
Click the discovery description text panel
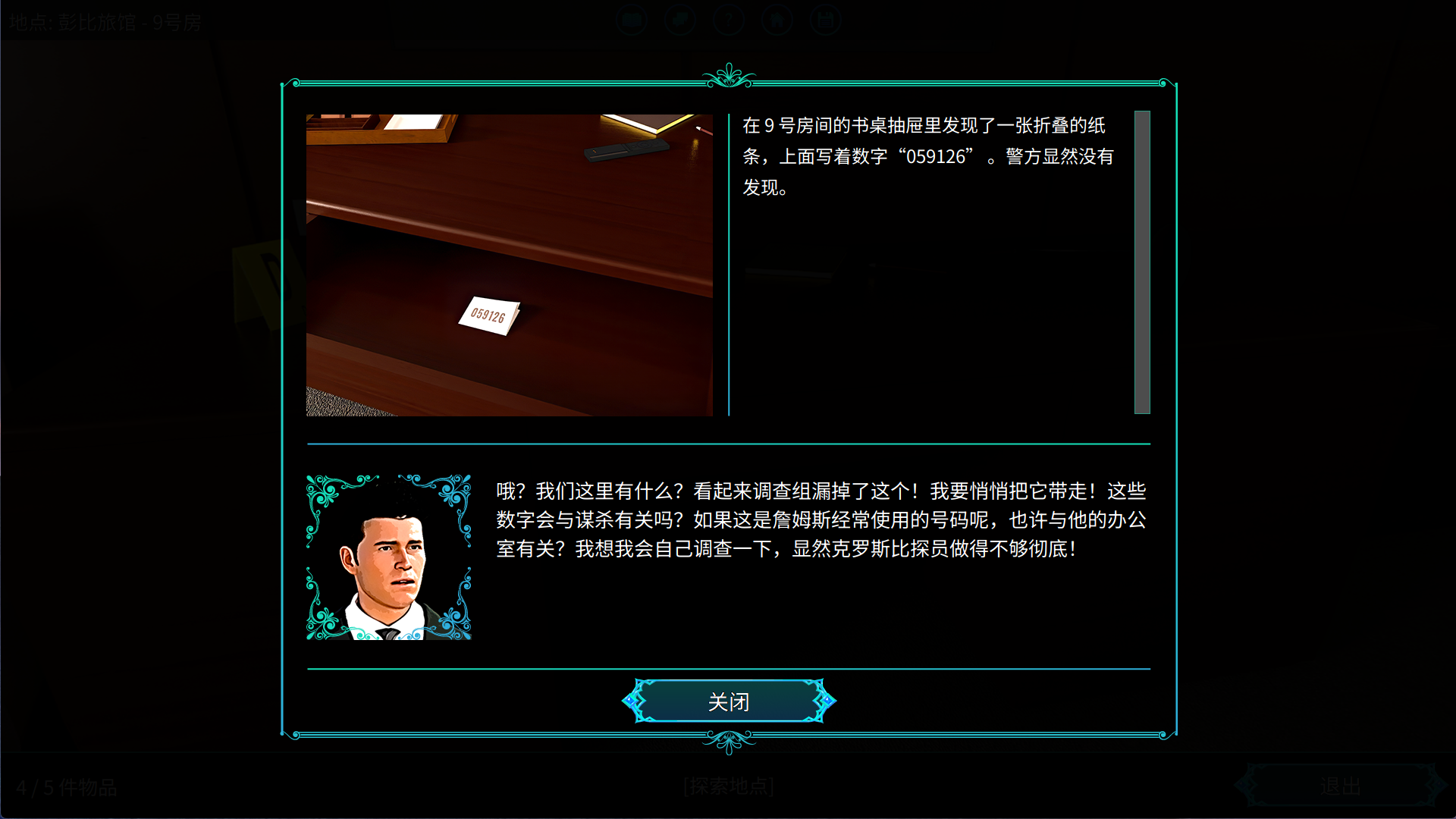925,157
